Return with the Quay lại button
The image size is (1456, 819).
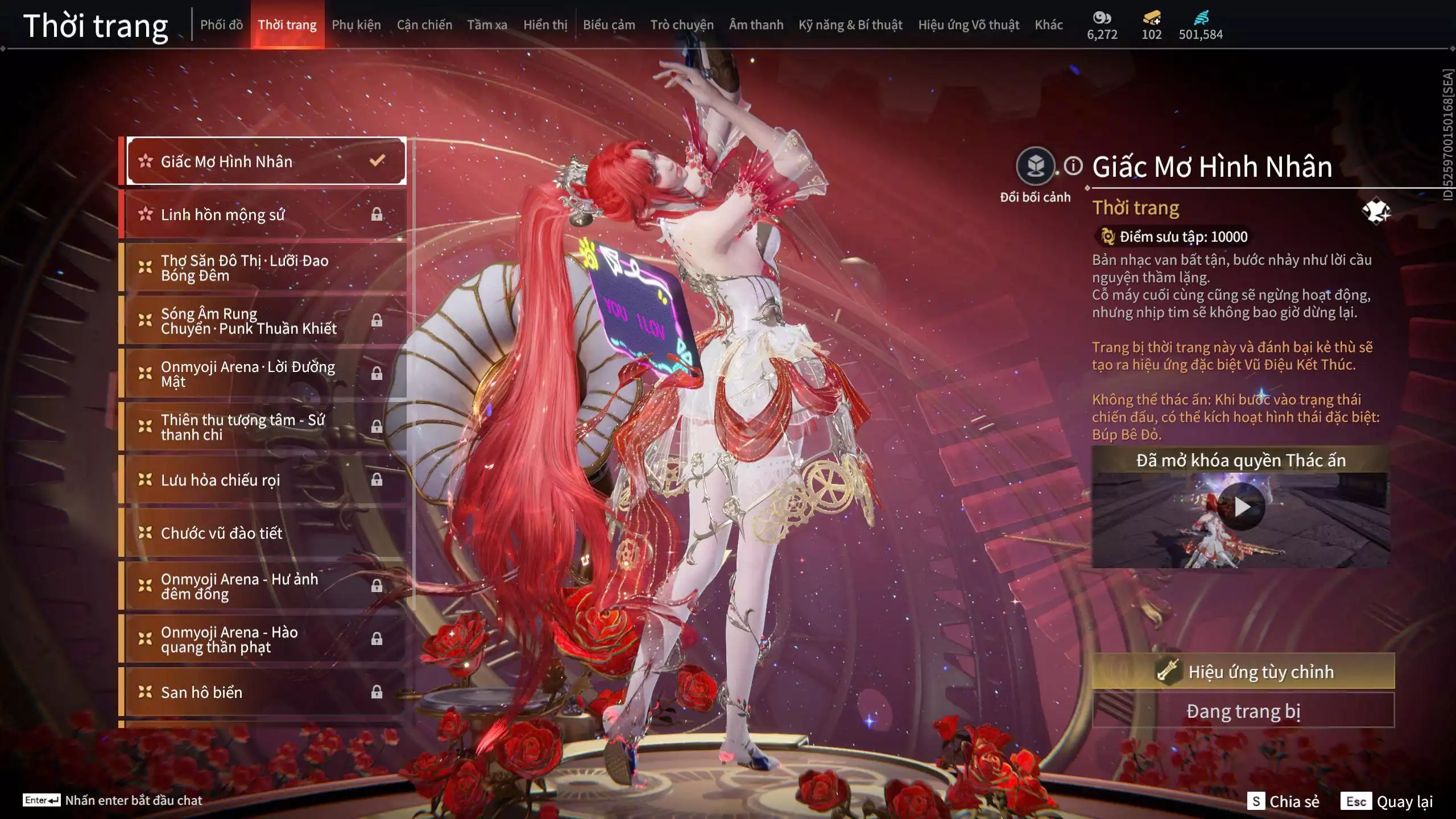click(1387, 801)
